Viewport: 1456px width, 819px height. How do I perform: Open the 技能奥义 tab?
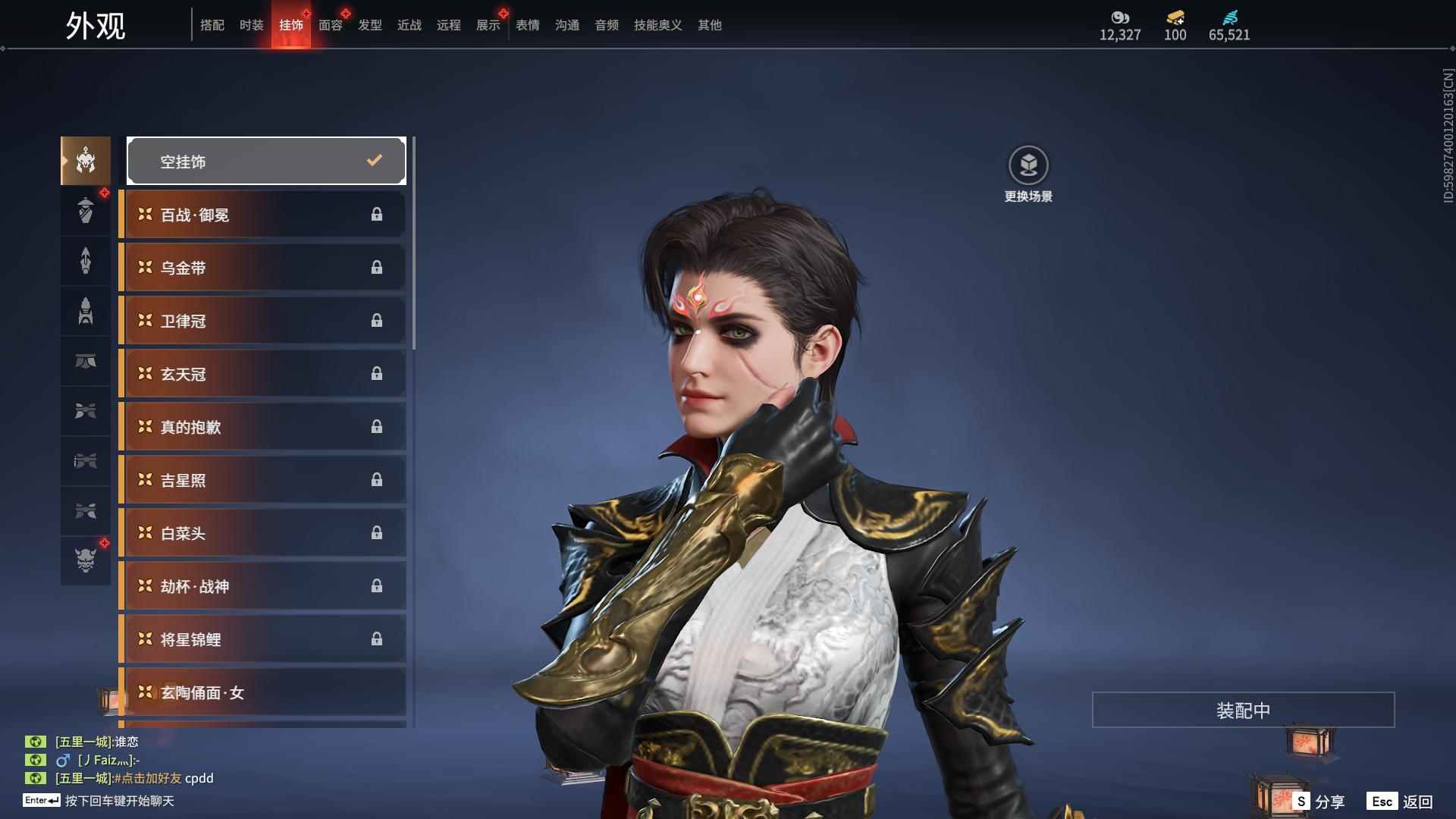tap(657, 25)
